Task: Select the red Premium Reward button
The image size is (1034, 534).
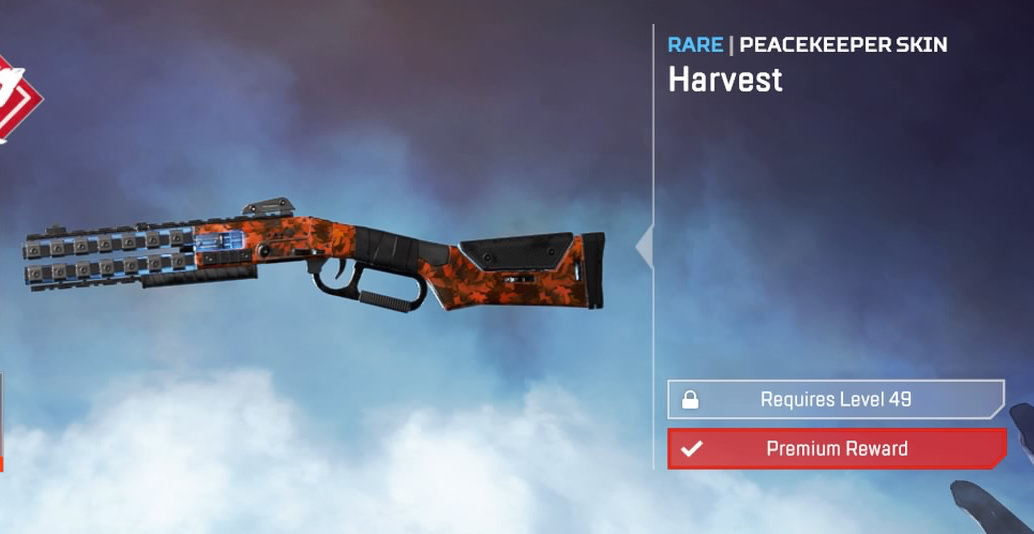Action: point(836,449)
